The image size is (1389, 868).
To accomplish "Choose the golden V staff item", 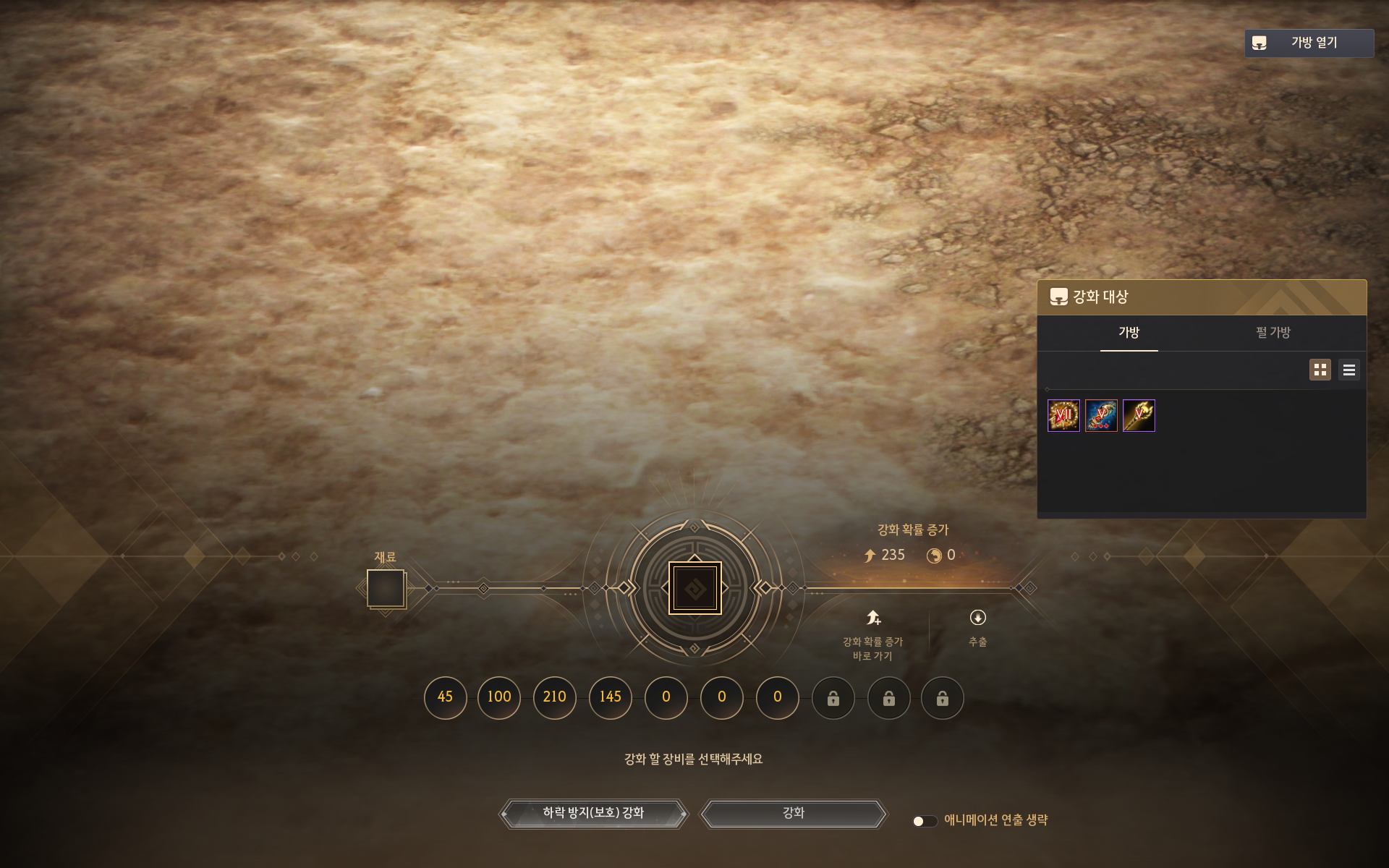I will coord(1139,415).
